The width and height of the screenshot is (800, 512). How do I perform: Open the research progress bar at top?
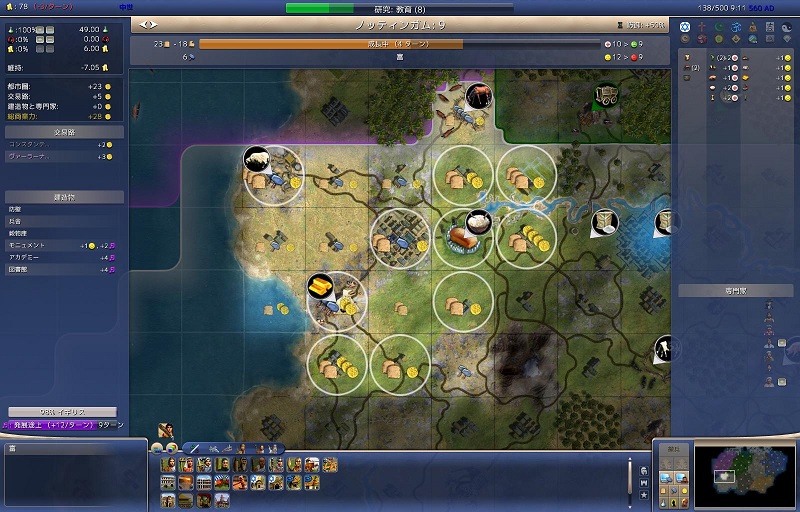click(x=400, y=8)
